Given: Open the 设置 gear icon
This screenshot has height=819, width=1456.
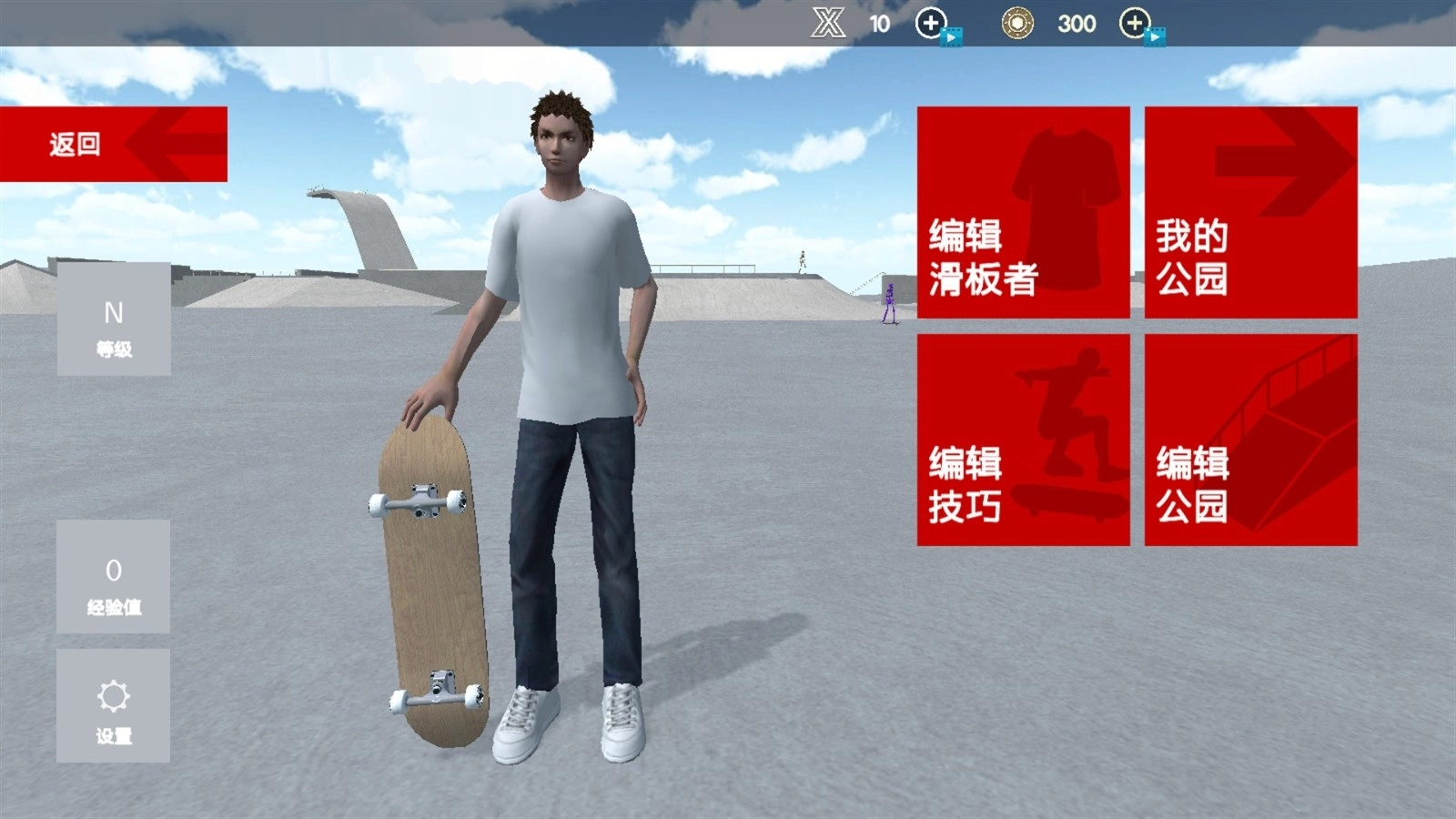Looking at the screenshot, I should click(113, 696).
